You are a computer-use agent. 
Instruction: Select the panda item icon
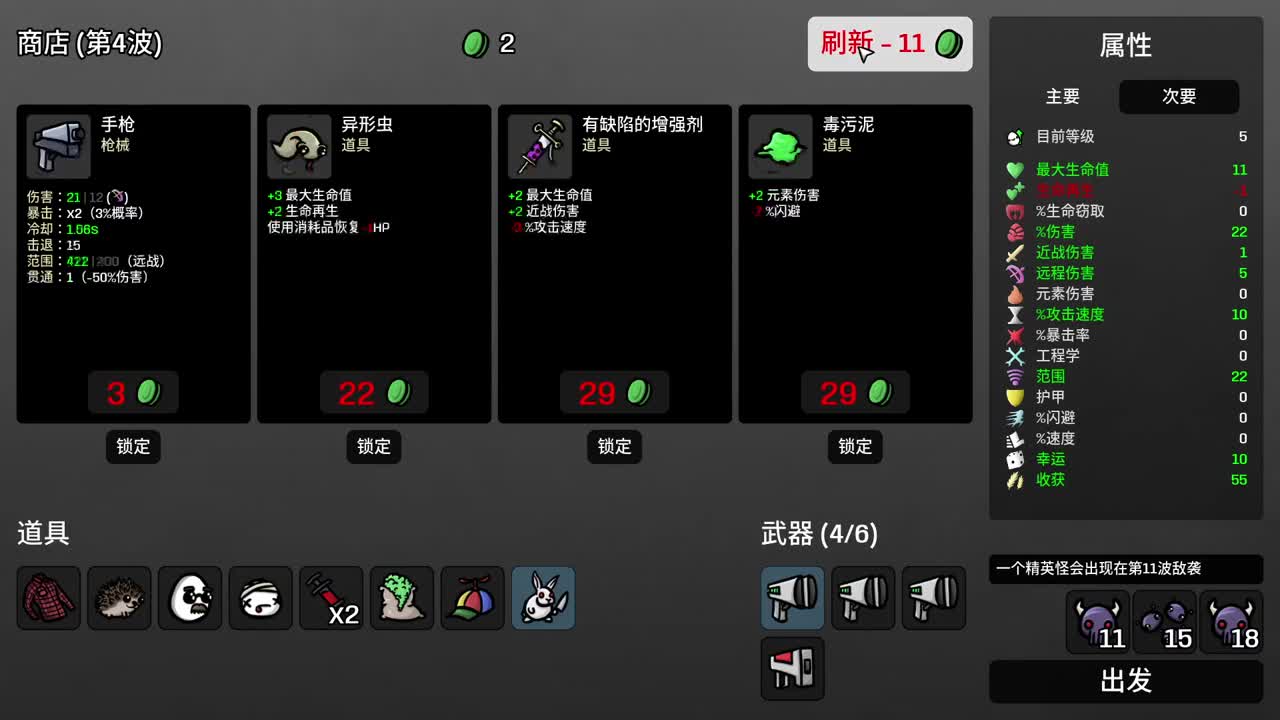click(x=189, y=598)
